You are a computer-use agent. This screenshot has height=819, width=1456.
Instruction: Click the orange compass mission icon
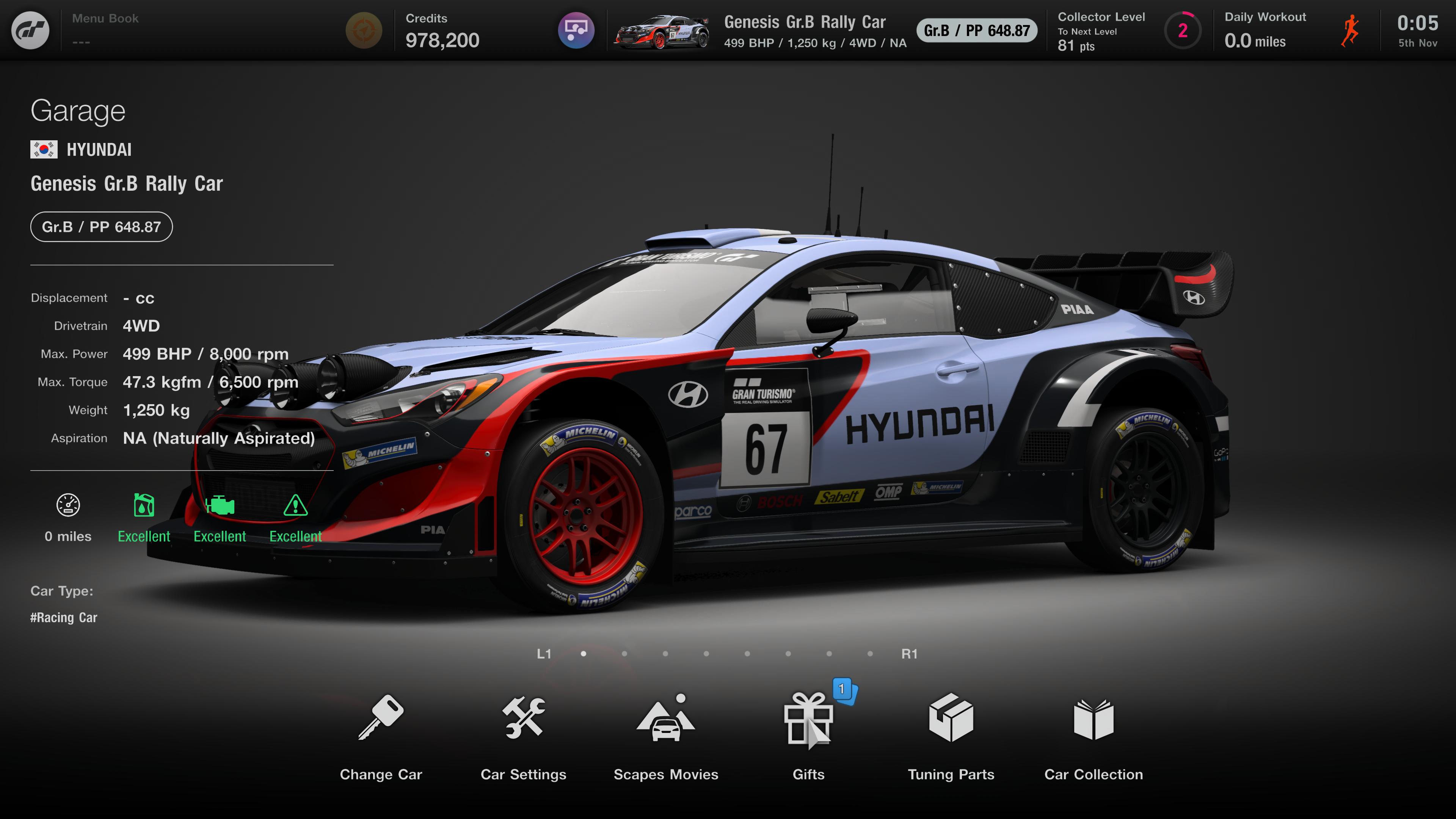(x=364, y=30)
